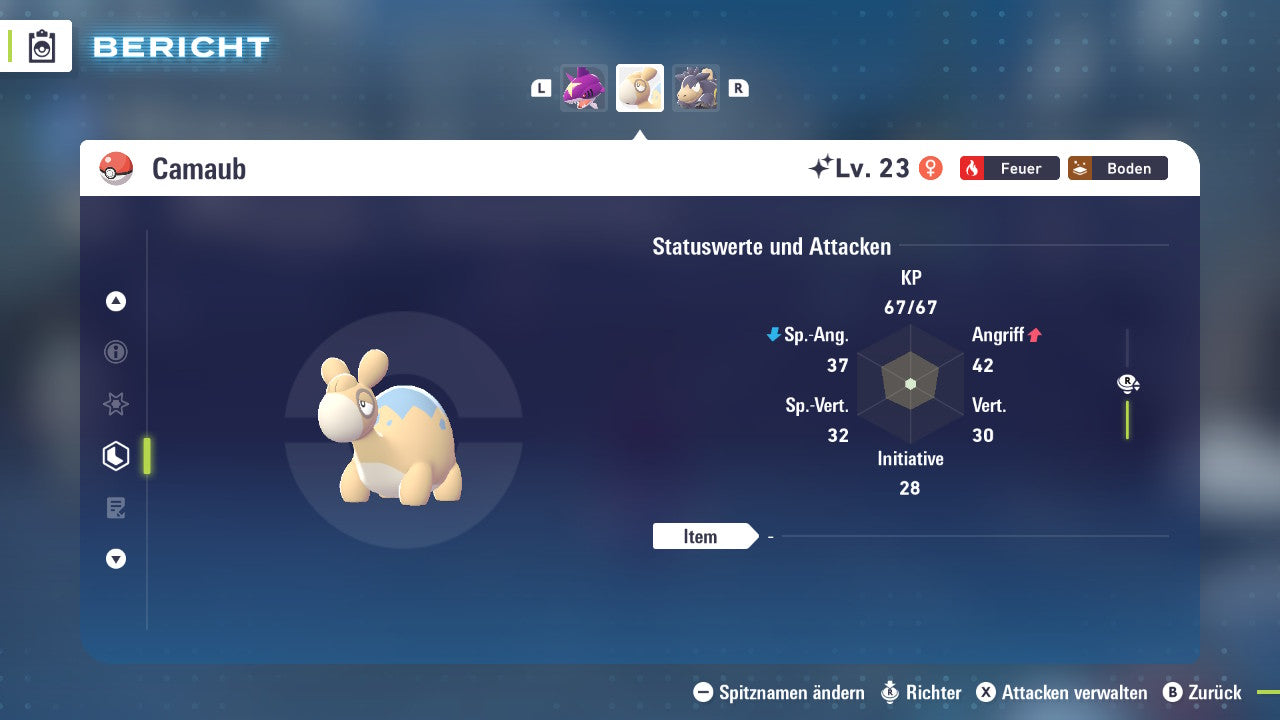Image resolution: width=1280 pixels, height=720 pixels.
Task: Click the Item label arrow banner
Action: 705,536
